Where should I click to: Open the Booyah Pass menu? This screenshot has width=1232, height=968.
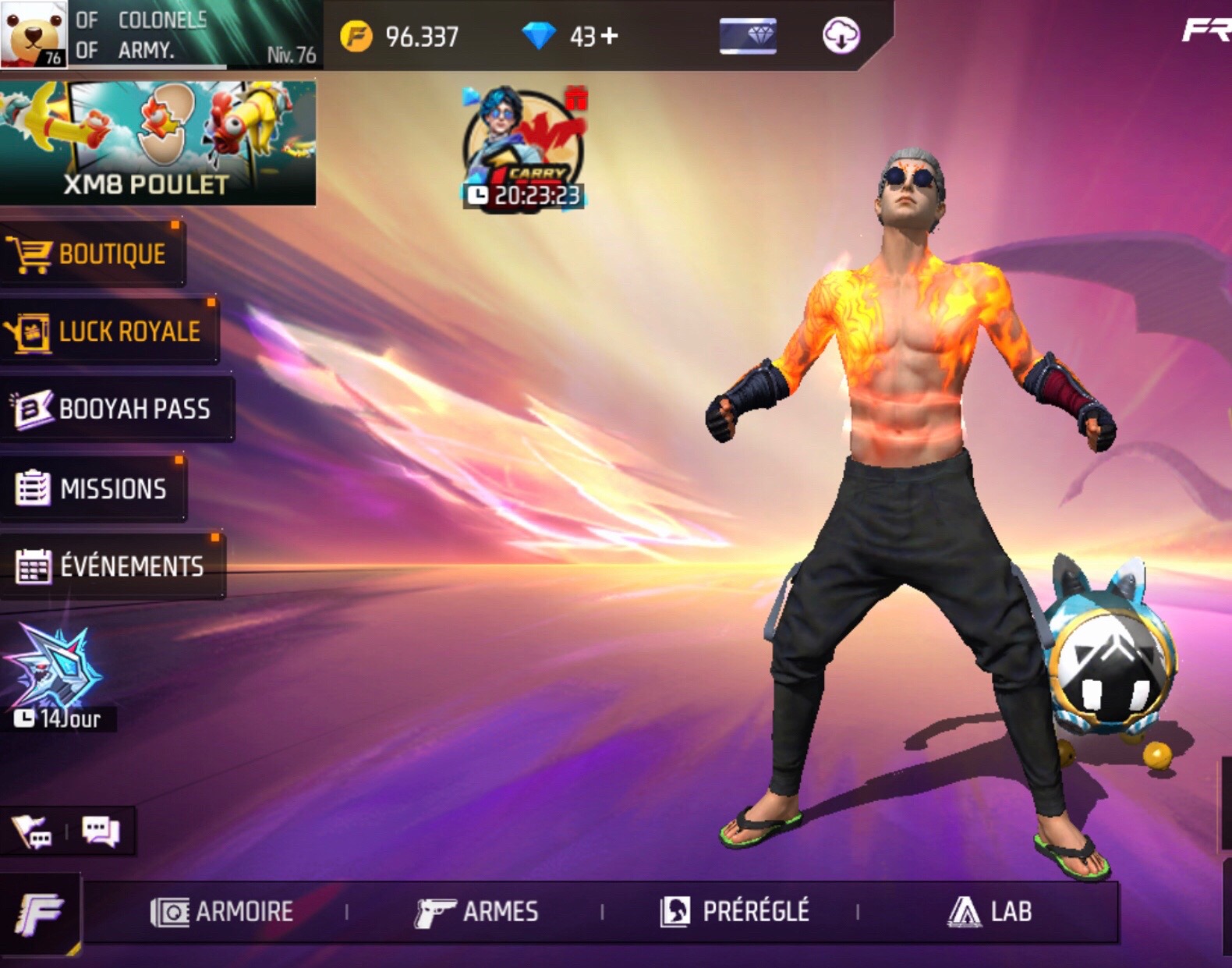coord(116,409)
